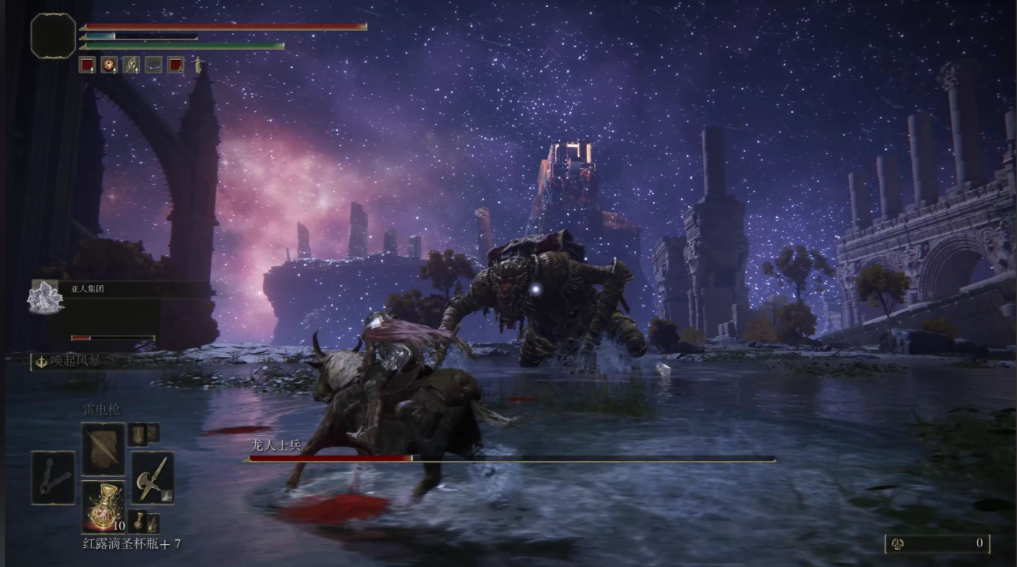Screen dimensions: 1017x567
Task: Click the golden statue status icon
Action: click(x=198, y=65)
